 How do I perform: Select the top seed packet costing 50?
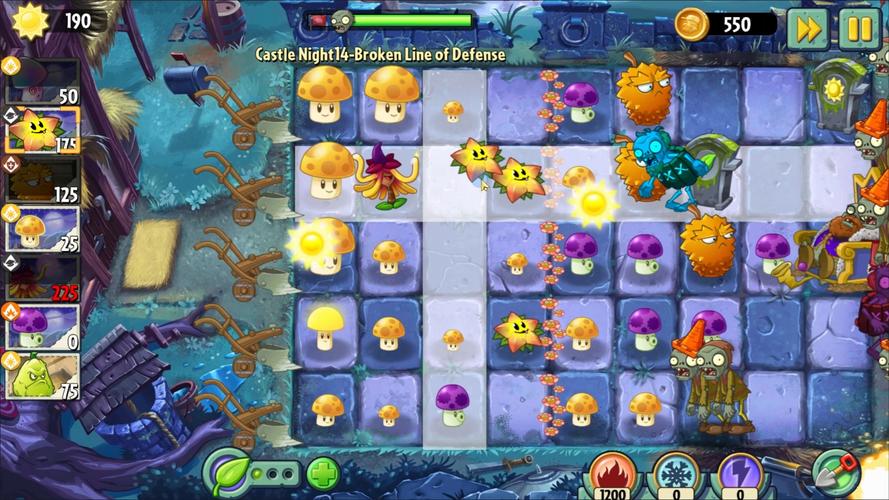42,81
